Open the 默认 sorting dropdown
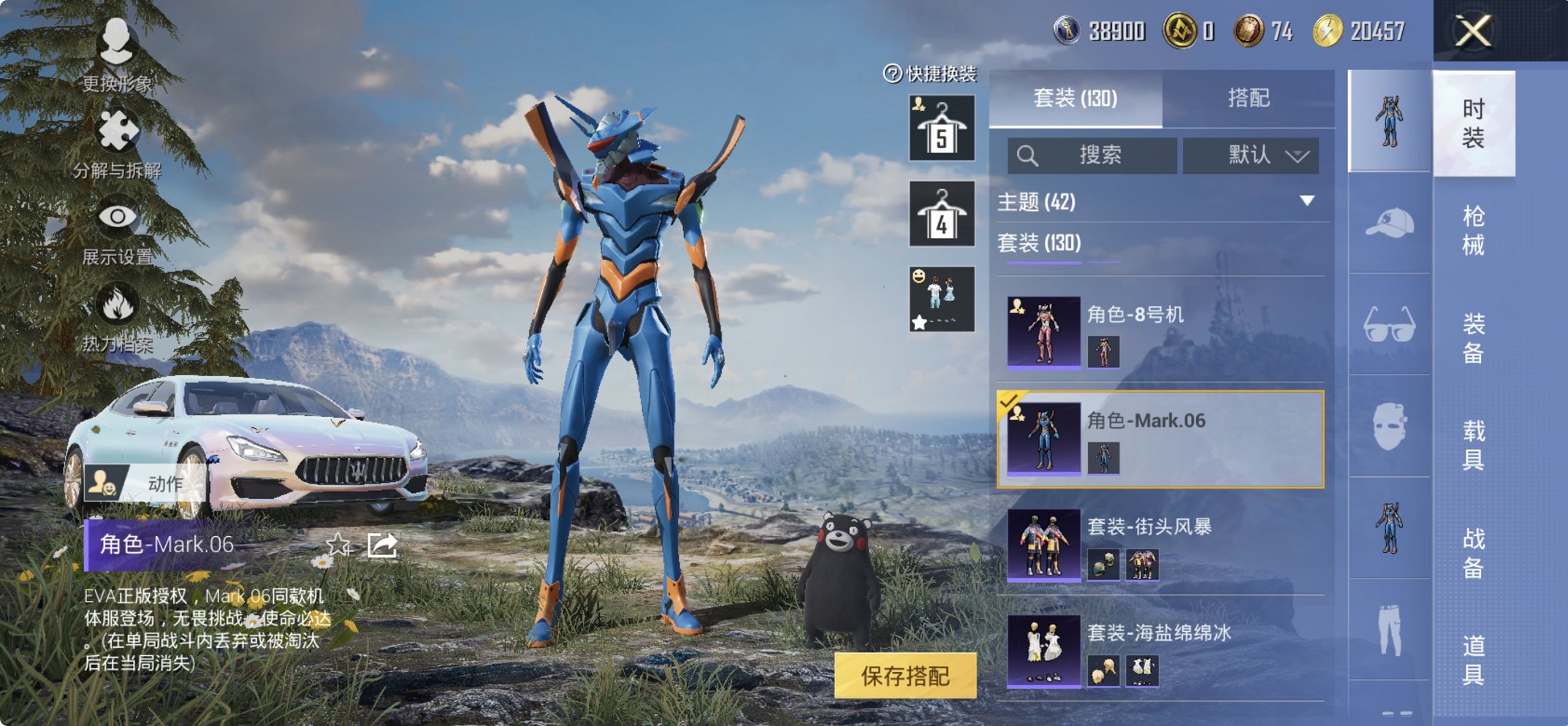1568x726 pixels. (x=1251, y=155)
